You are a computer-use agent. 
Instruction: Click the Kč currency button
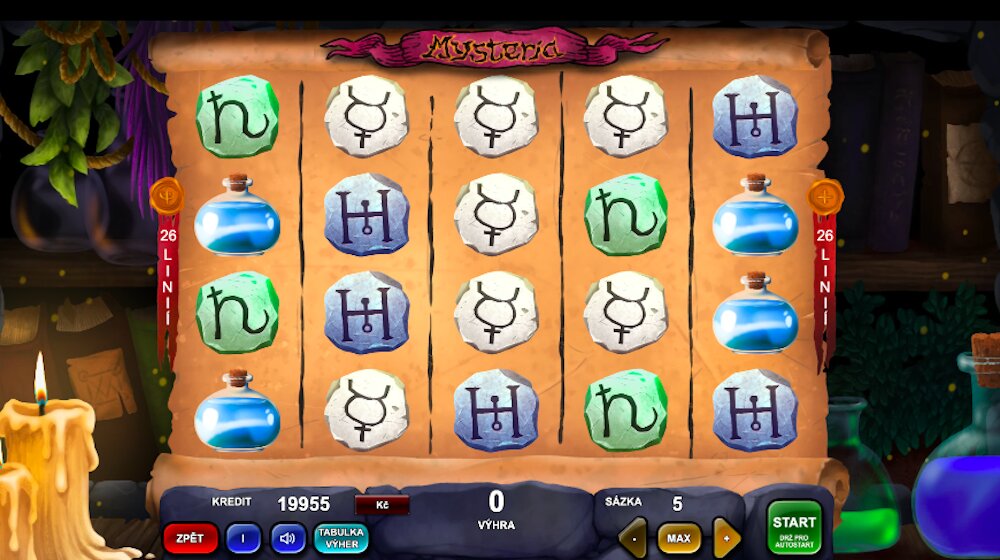pos(382,505)
